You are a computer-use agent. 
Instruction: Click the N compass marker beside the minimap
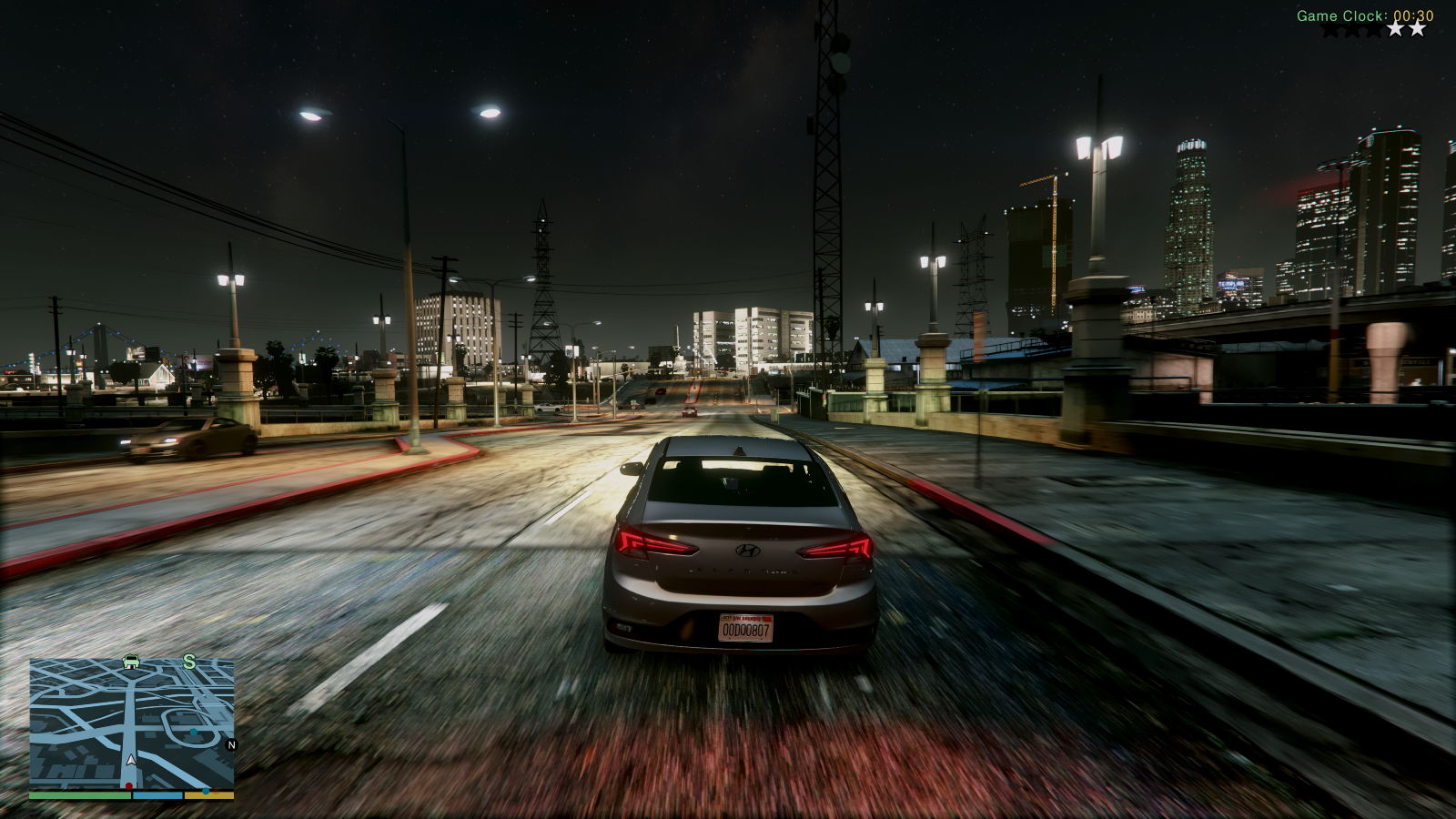coord(231,744)
